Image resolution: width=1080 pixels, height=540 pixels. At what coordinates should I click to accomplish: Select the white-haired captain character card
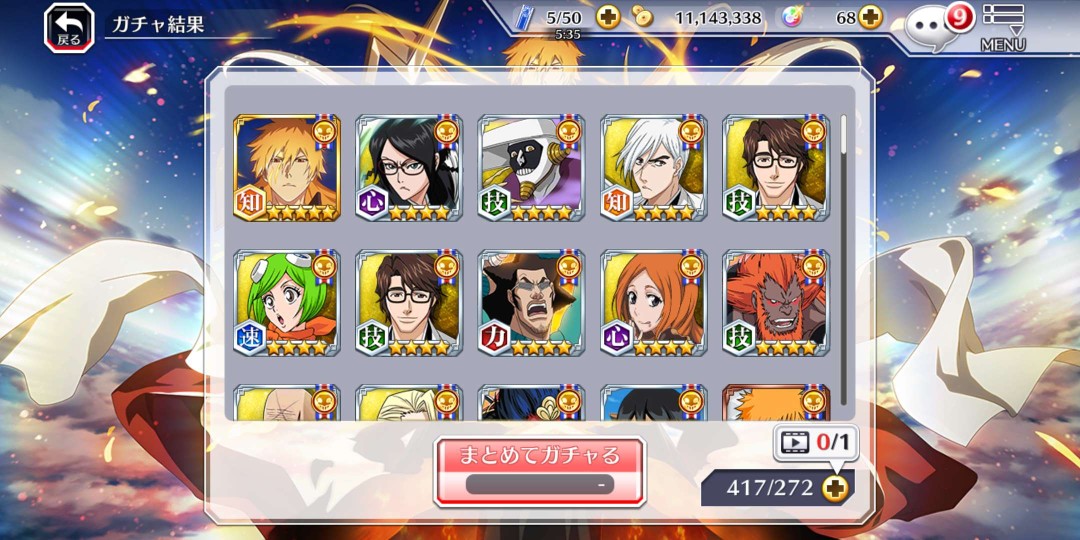pyautogui.click(x=653, y=168)
